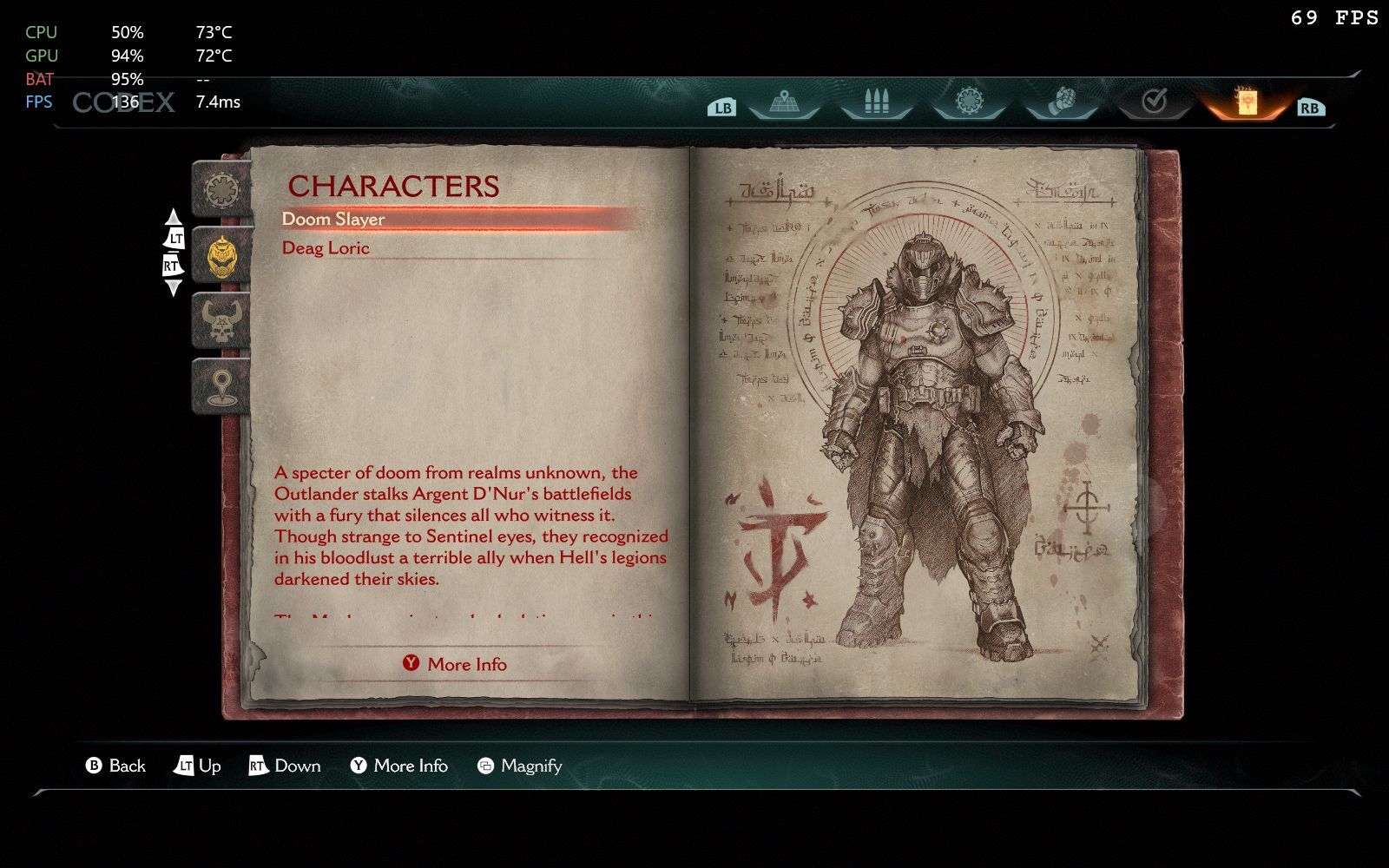Switch to the location pin section
Viewport: 1389px width, 868px height.
221,385
